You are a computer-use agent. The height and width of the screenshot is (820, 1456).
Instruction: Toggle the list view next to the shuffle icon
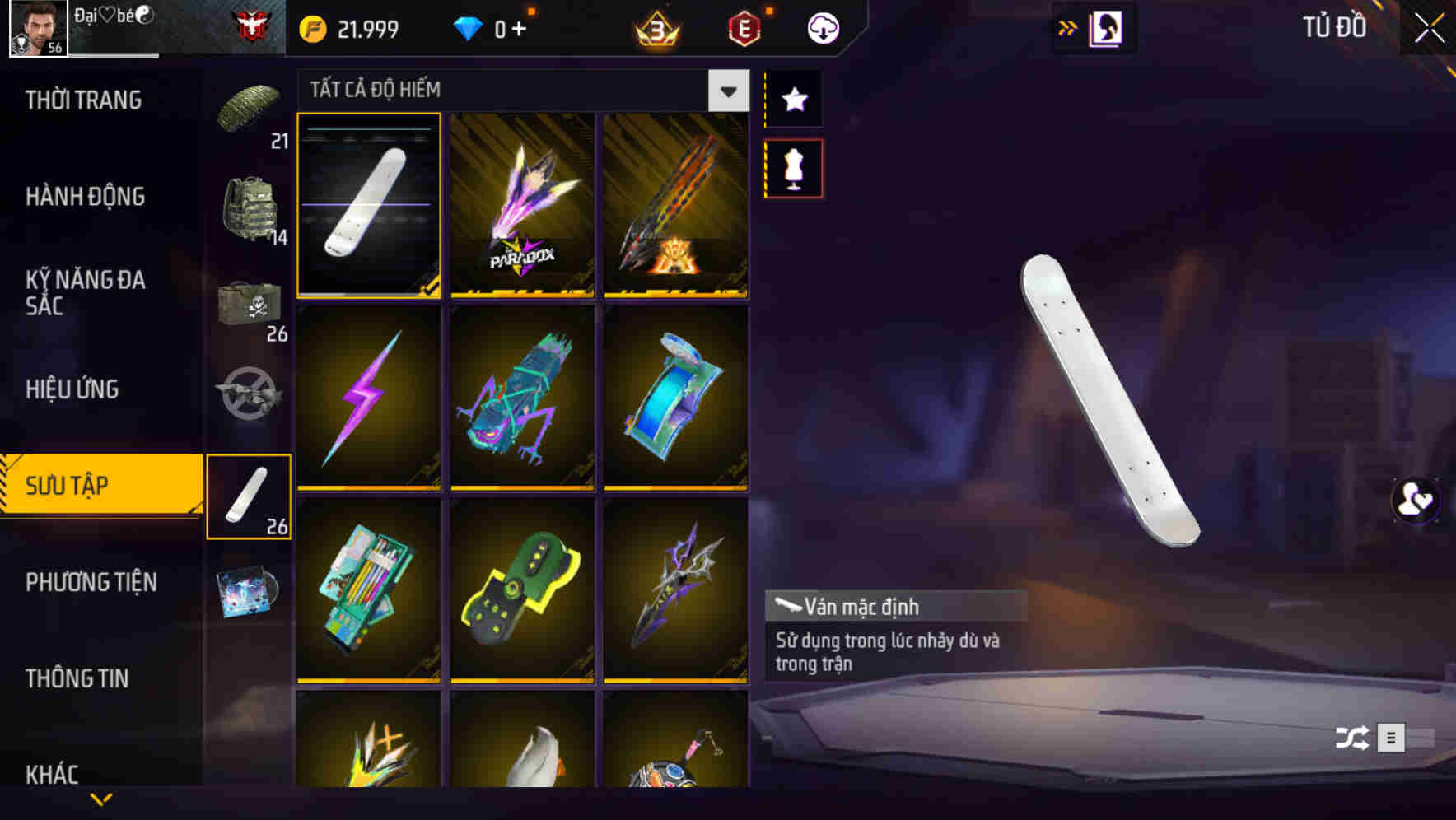(1392, 737)
